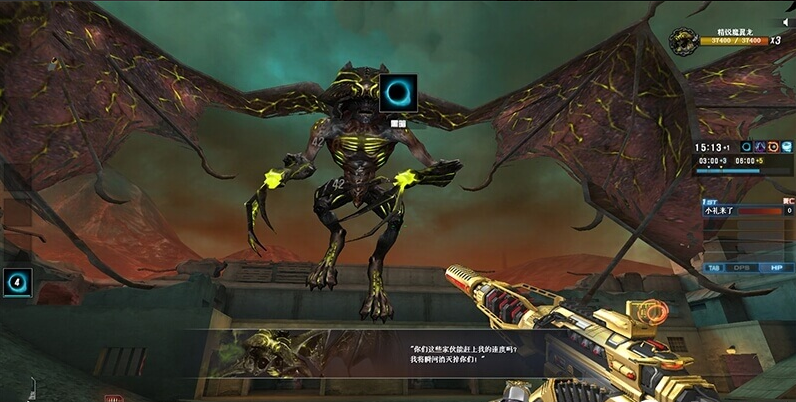Switch the scoreboard to the HP tab
This screenshot has width=796, height=402.
(775, 268)
